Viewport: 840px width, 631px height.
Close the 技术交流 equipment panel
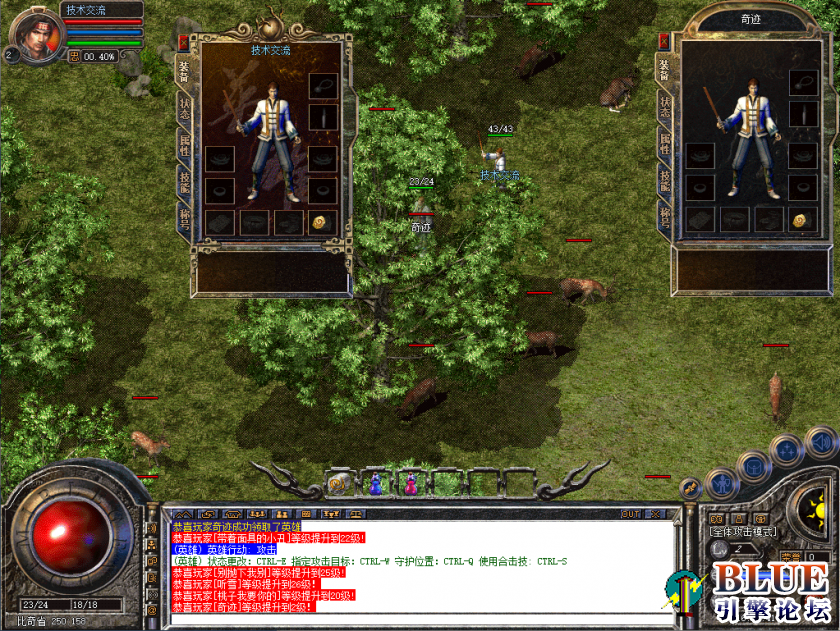click(184, 42)
